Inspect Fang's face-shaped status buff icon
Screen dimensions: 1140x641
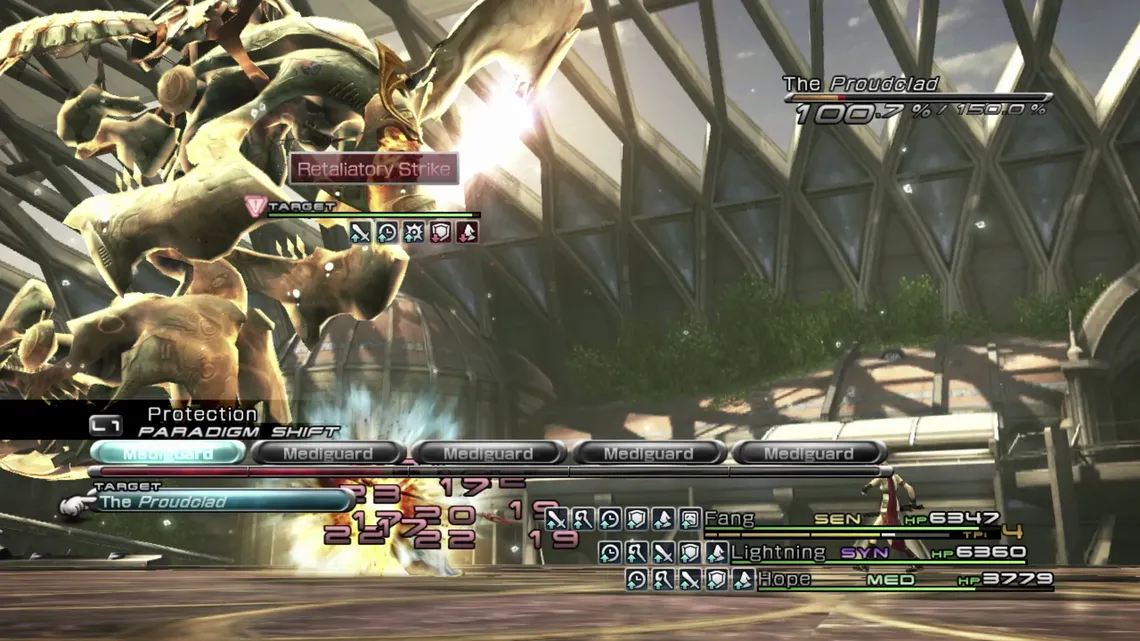689,519
